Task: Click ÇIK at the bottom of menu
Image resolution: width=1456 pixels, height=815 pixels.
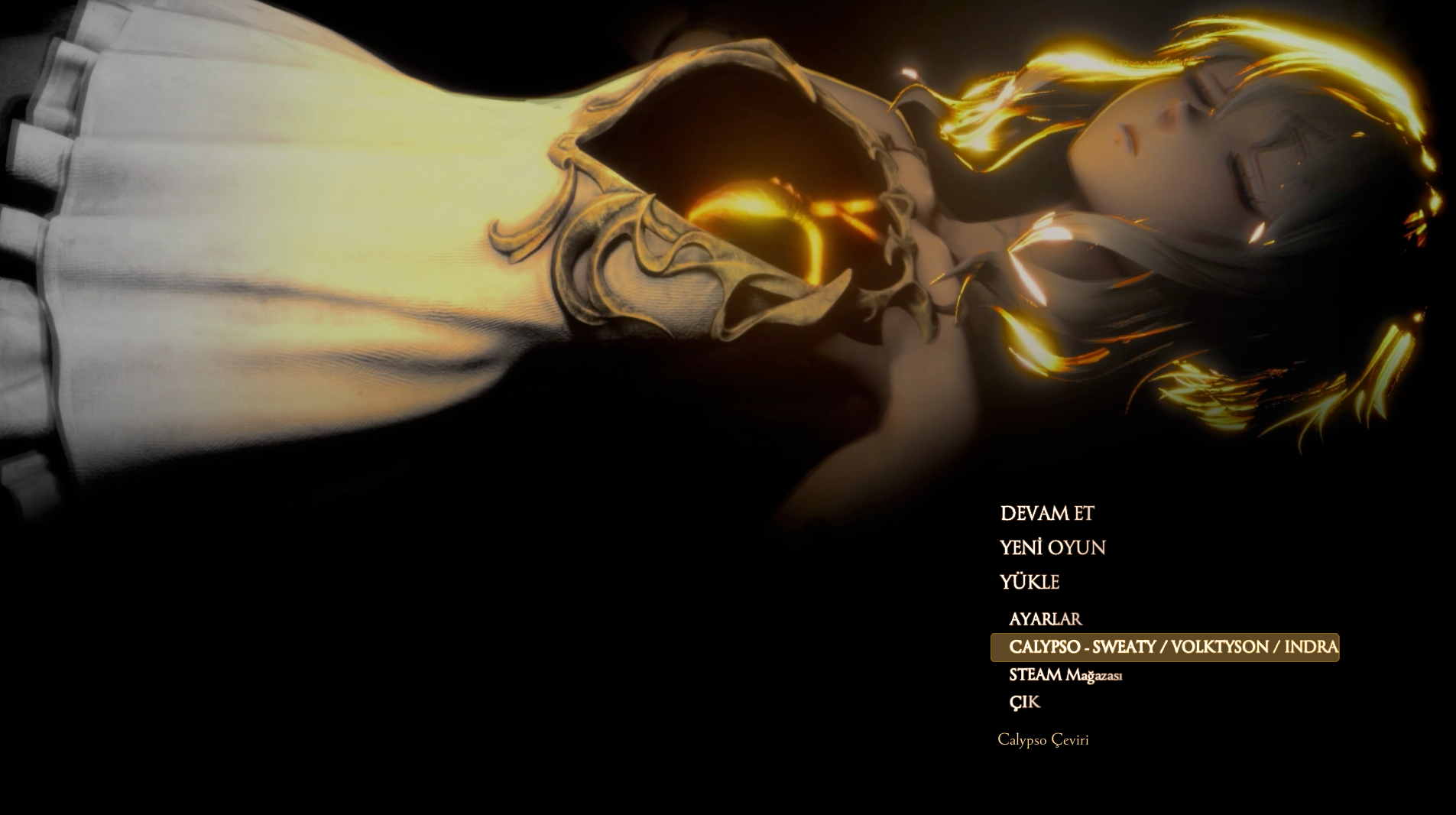Action: [x=1024, y=702]
